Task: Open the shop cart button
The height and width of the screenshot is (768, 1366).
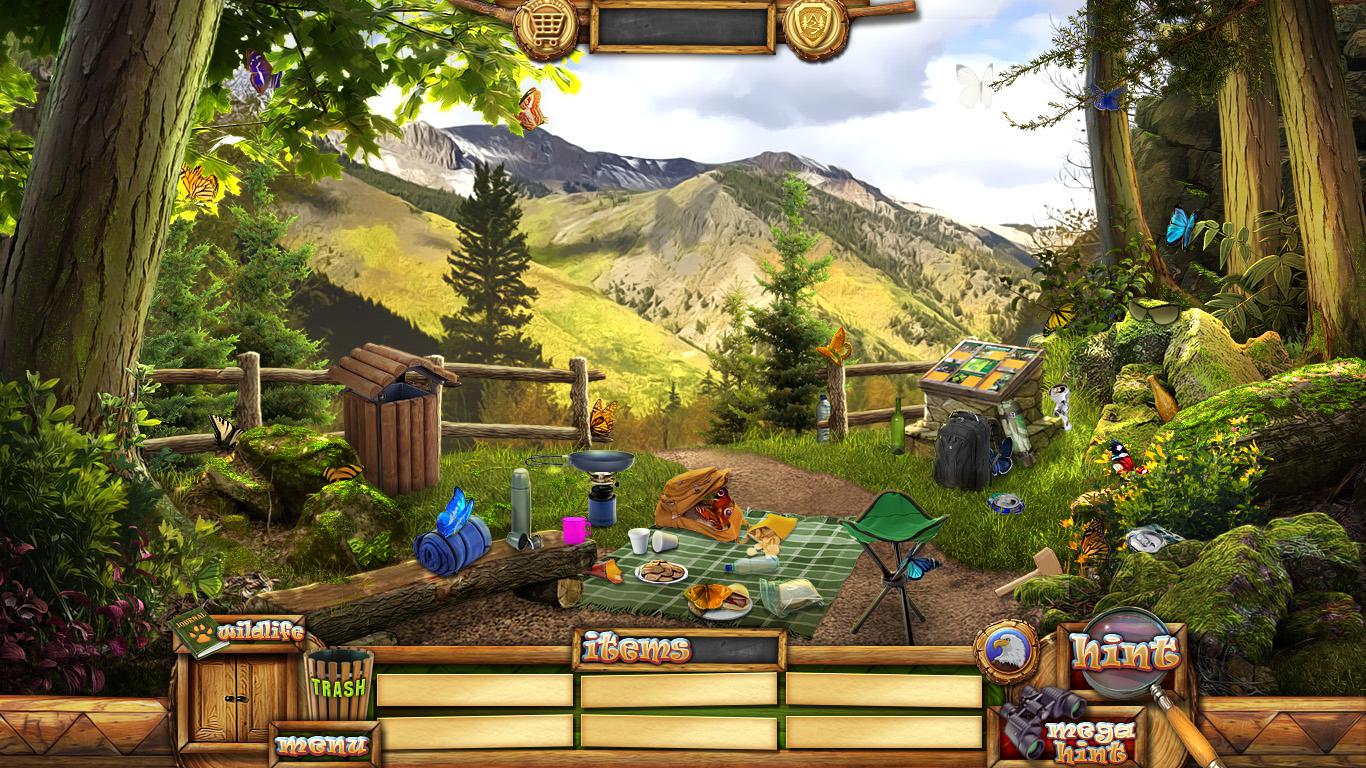Action: (545, 26)
